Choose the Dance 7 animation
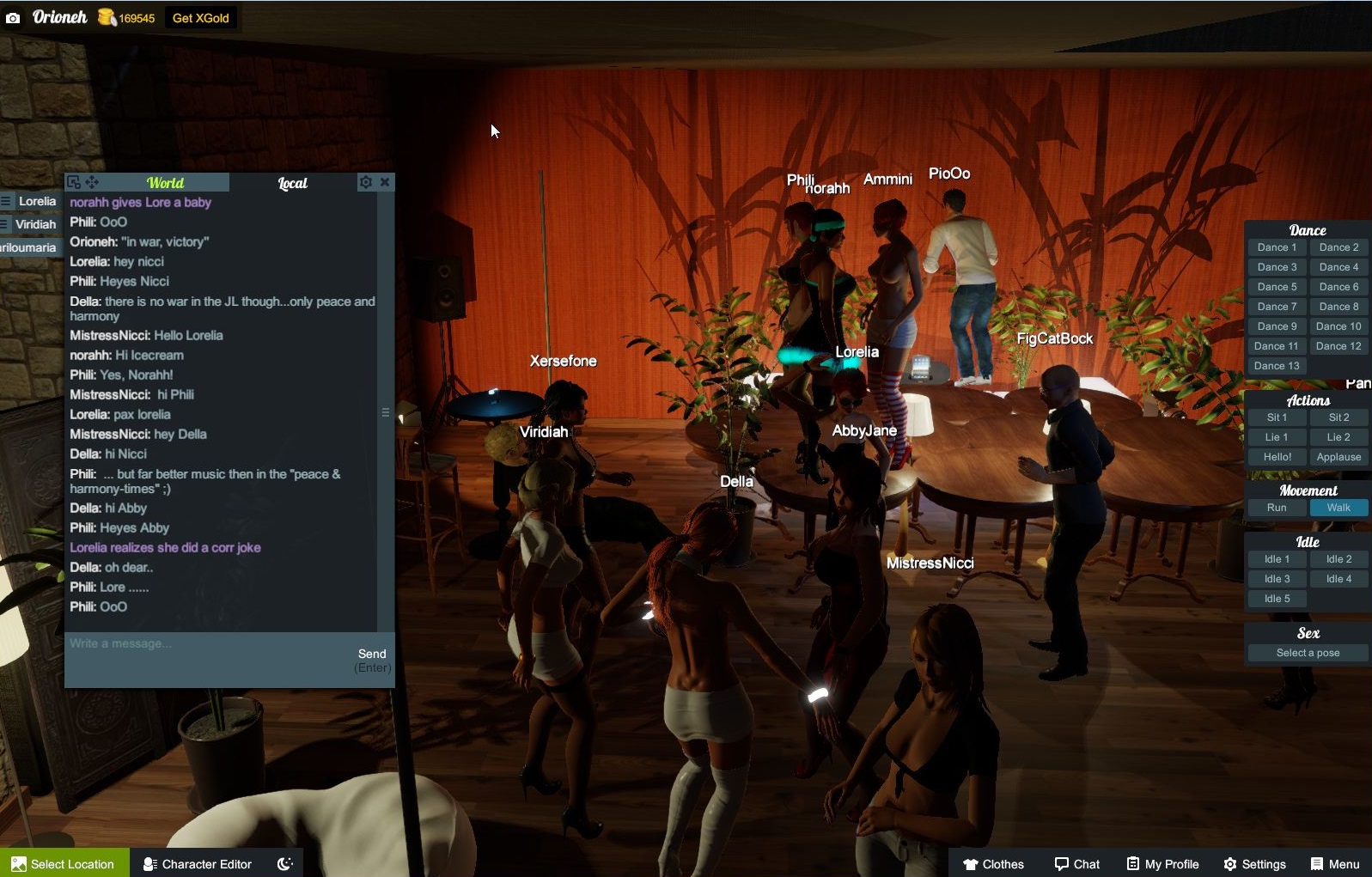 pos(1277,307)
